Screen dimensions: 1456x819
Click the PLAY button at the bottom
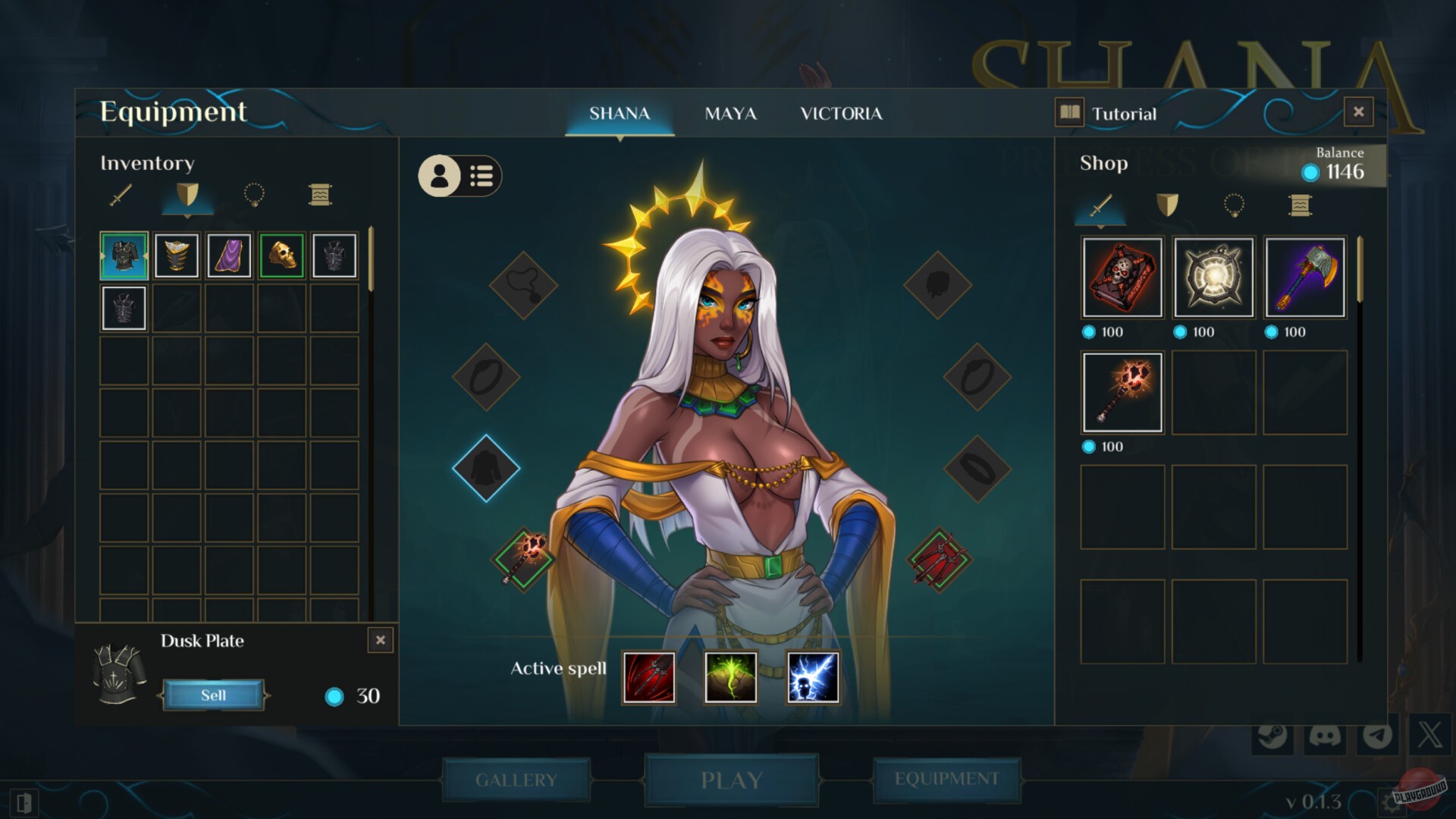730,780
